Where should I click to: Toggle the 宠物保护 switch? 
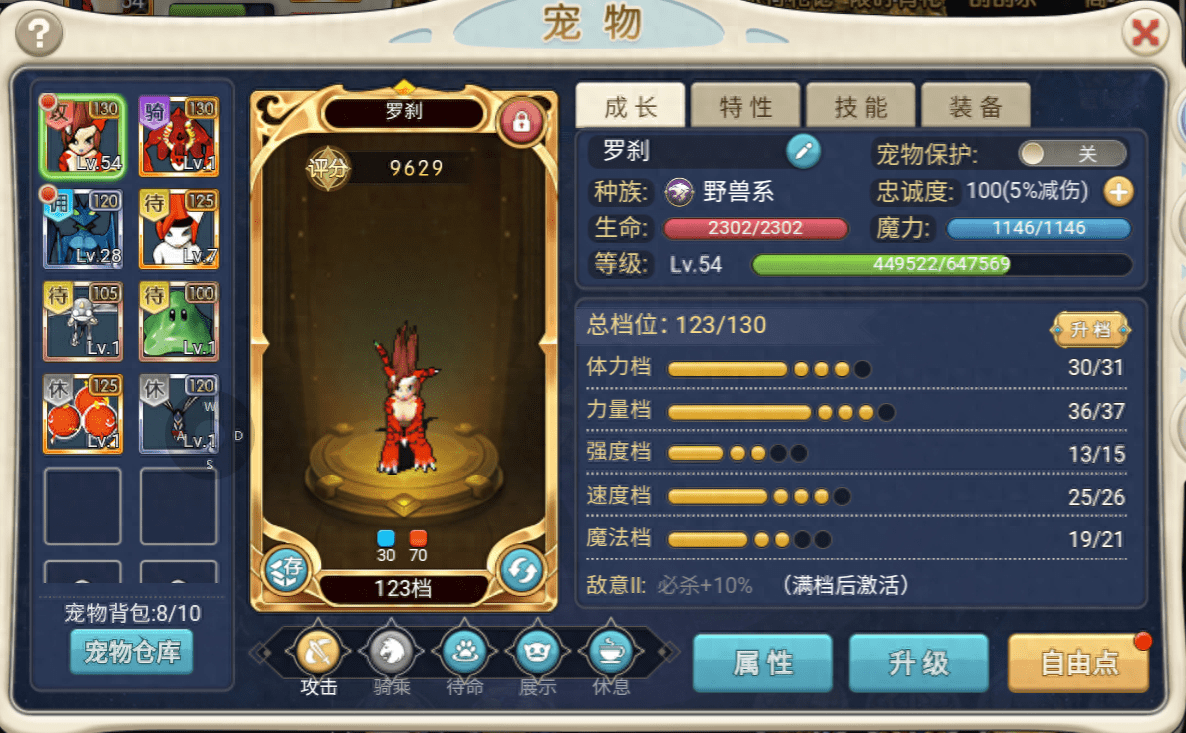click(1072, 153)
